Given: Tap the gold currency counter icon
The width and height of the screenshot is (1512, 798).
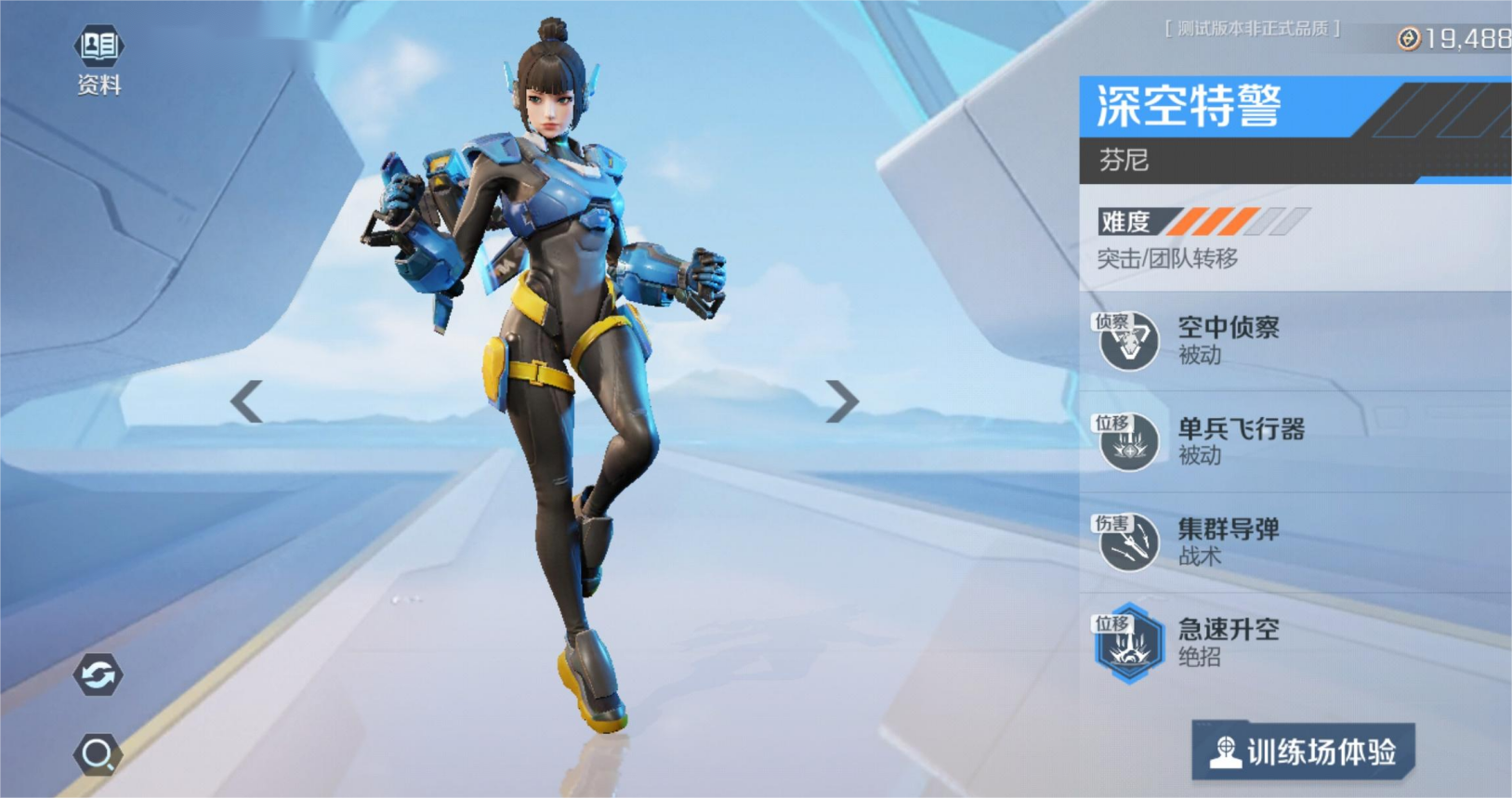Looking at the screenshot, I should pyautogui.click(x=1409, y=39).
